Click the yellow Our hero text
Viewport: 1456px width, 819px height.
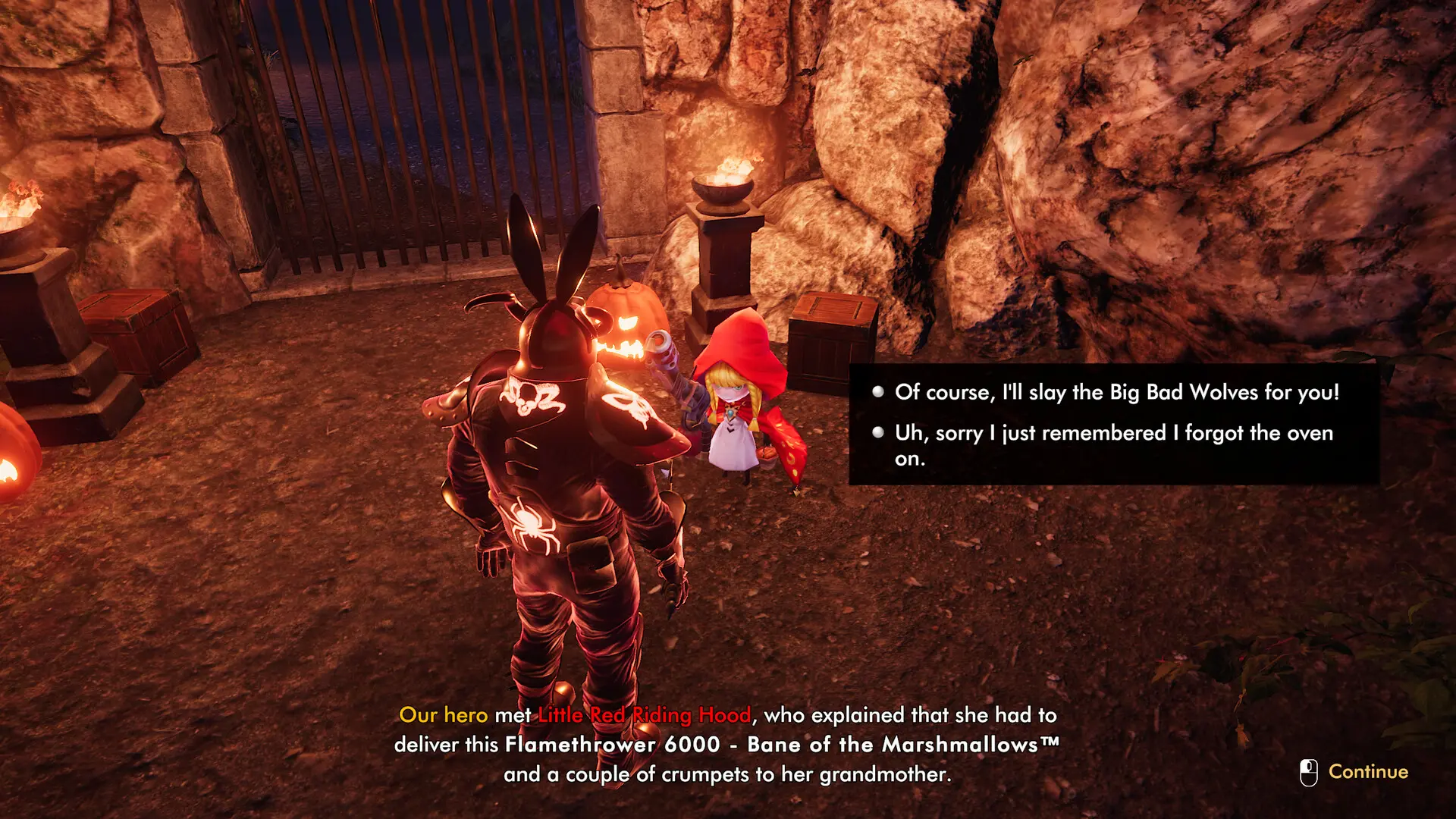(x=443, y=715)
